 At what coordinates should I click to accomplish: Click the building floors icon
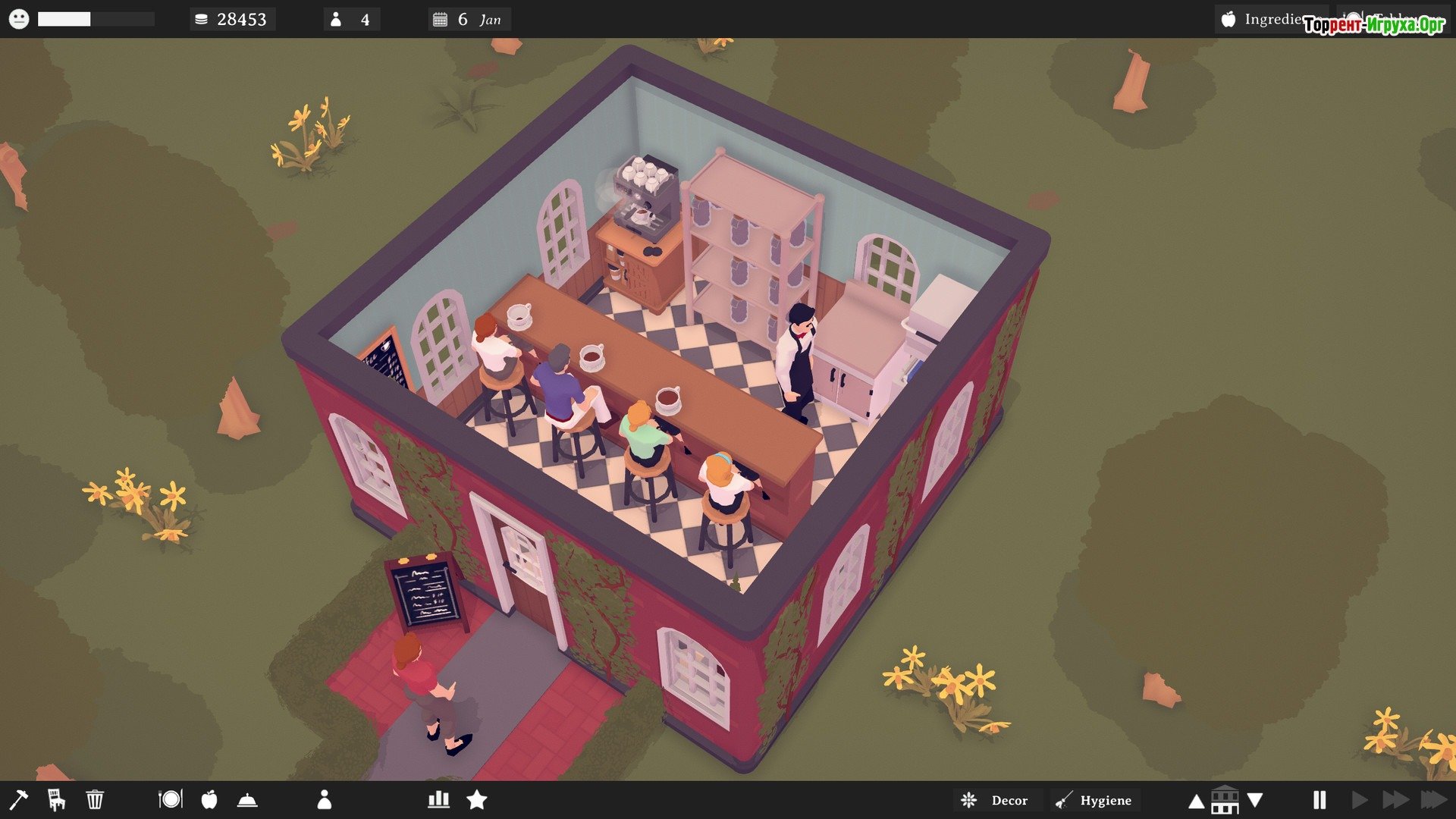1225,799
